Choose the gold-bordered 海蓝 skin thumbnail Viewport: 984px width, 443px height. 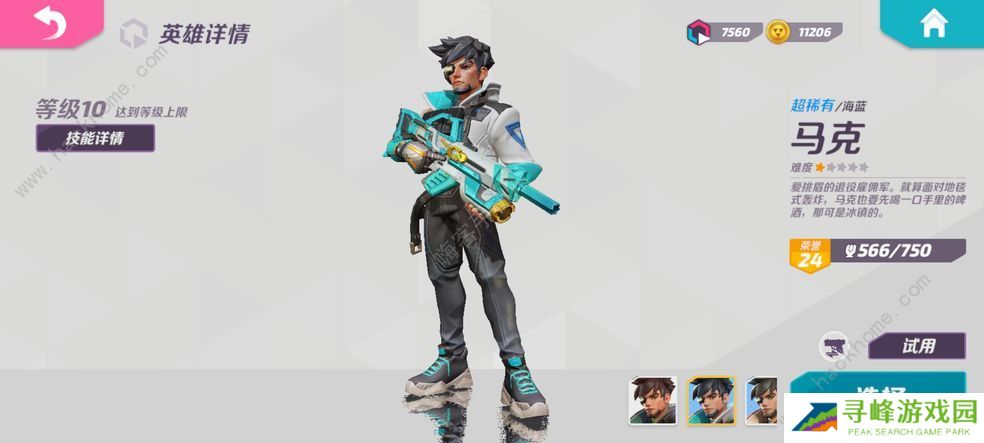711,399
